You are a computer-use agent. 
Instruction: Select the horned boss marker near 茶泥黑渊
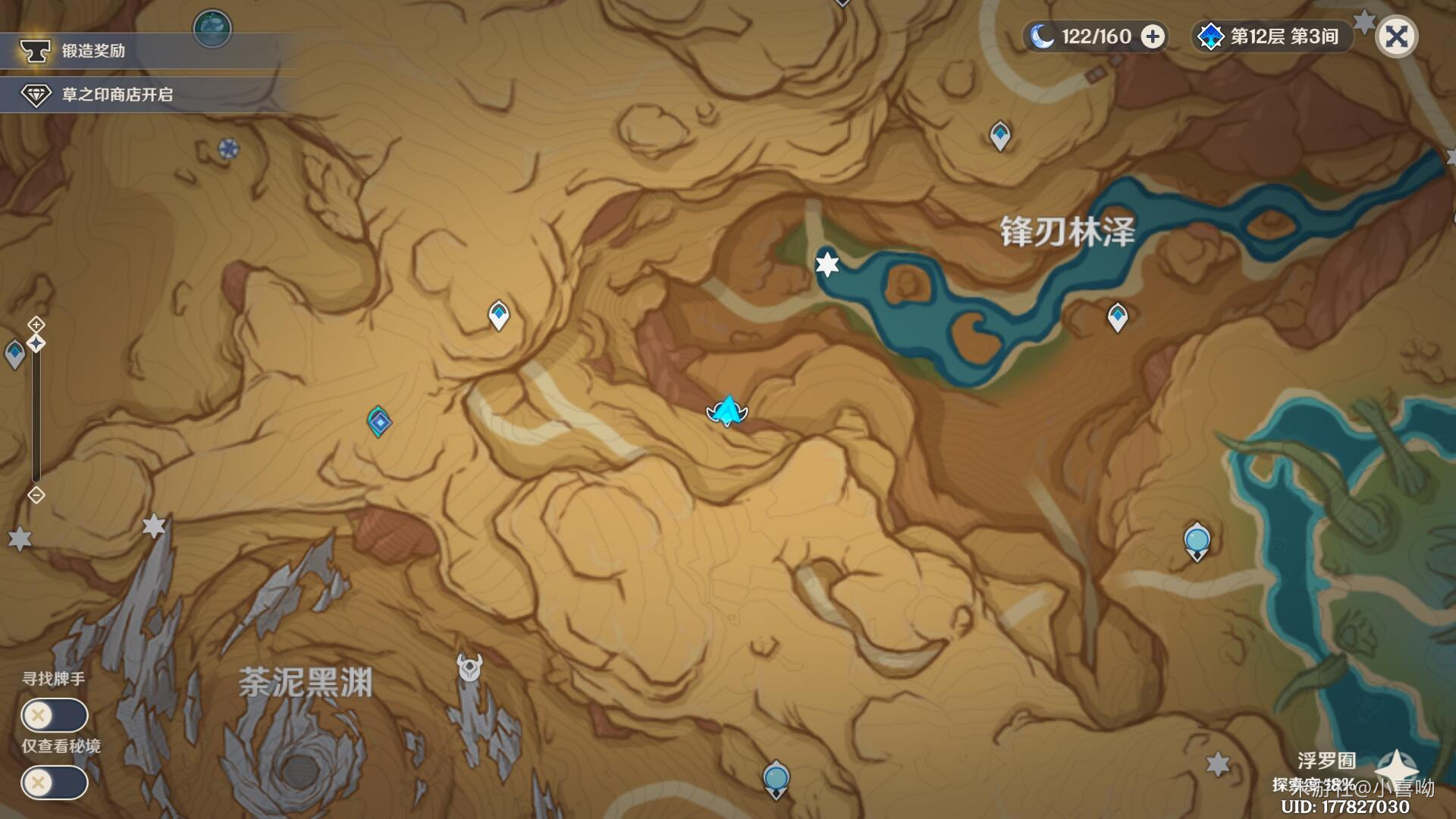click(469, 668)
